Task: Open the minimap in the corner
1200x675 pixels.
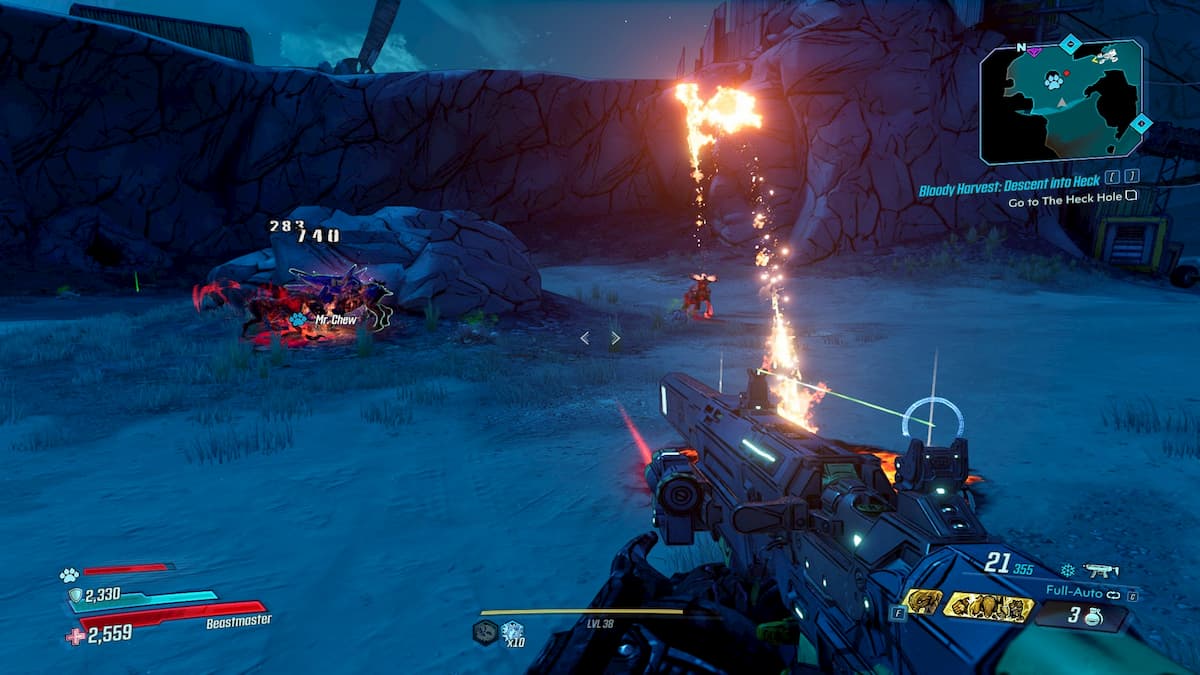Action: tap(1062, 101)
